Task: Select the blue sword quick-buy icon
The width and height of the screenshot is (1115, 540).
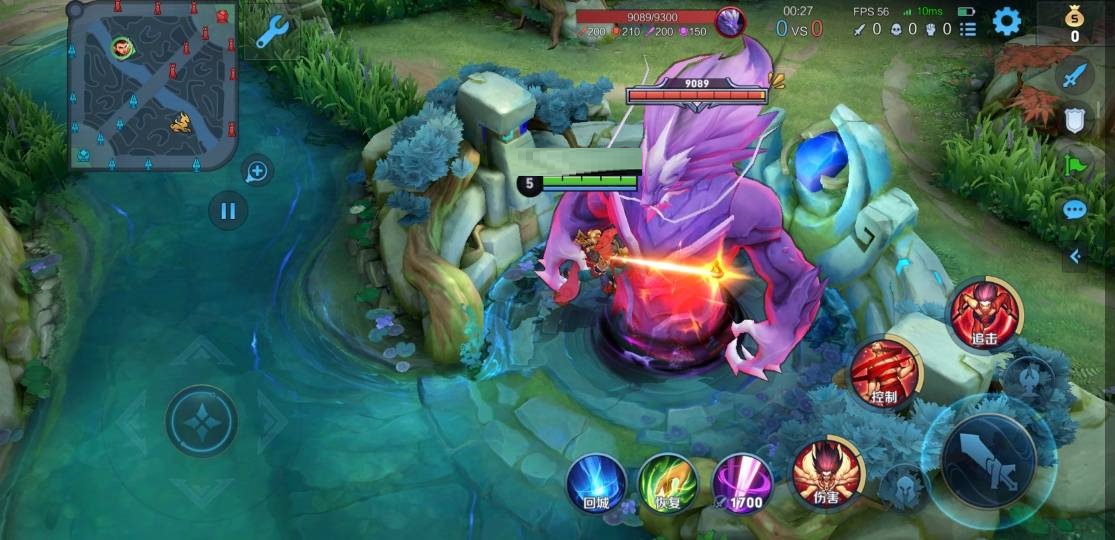Action: pyautogui.click(x=1074, y=76)
